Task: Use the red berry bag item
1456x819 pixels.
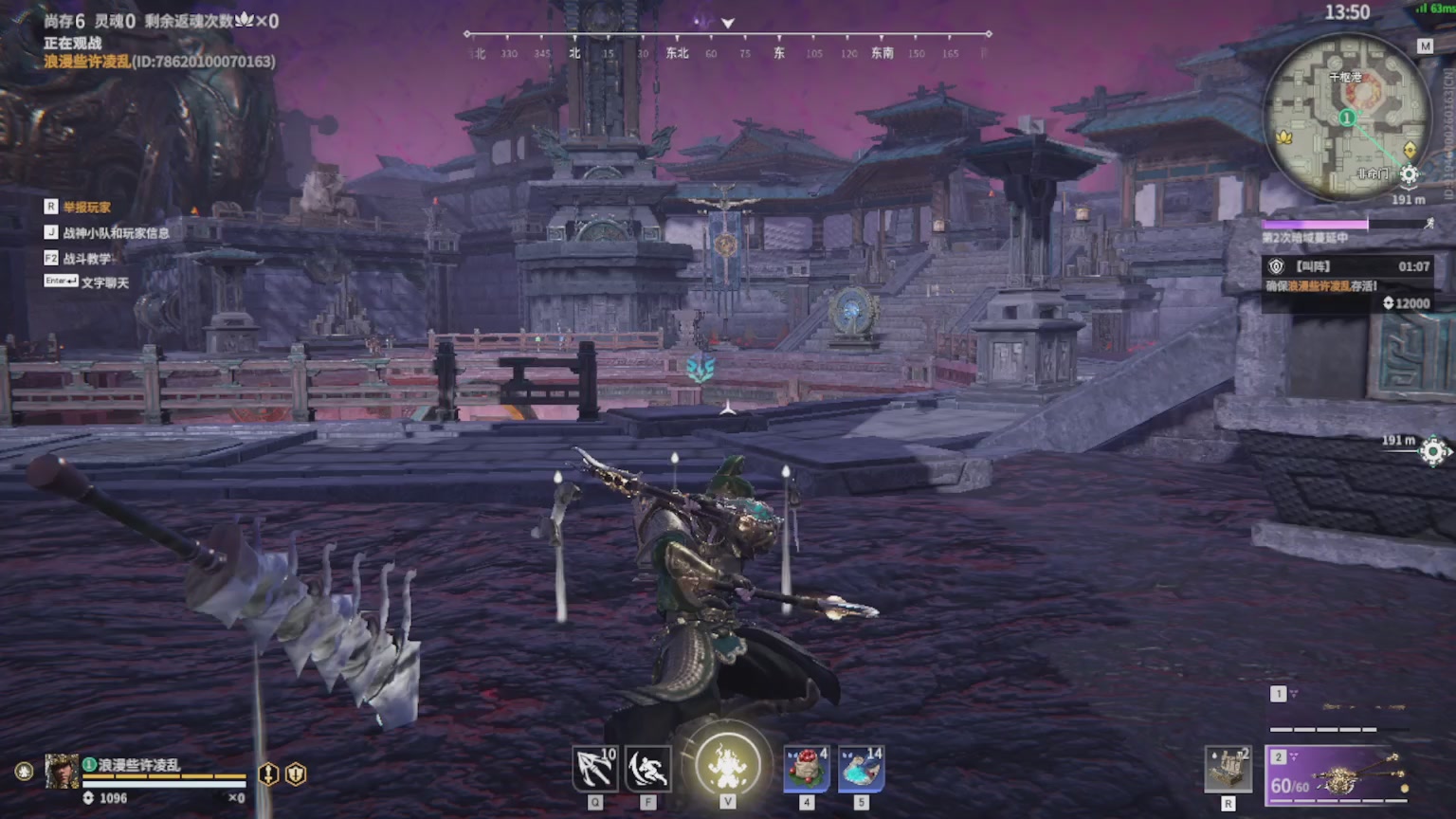Action: pyautogui.click(x=807, y=769)
